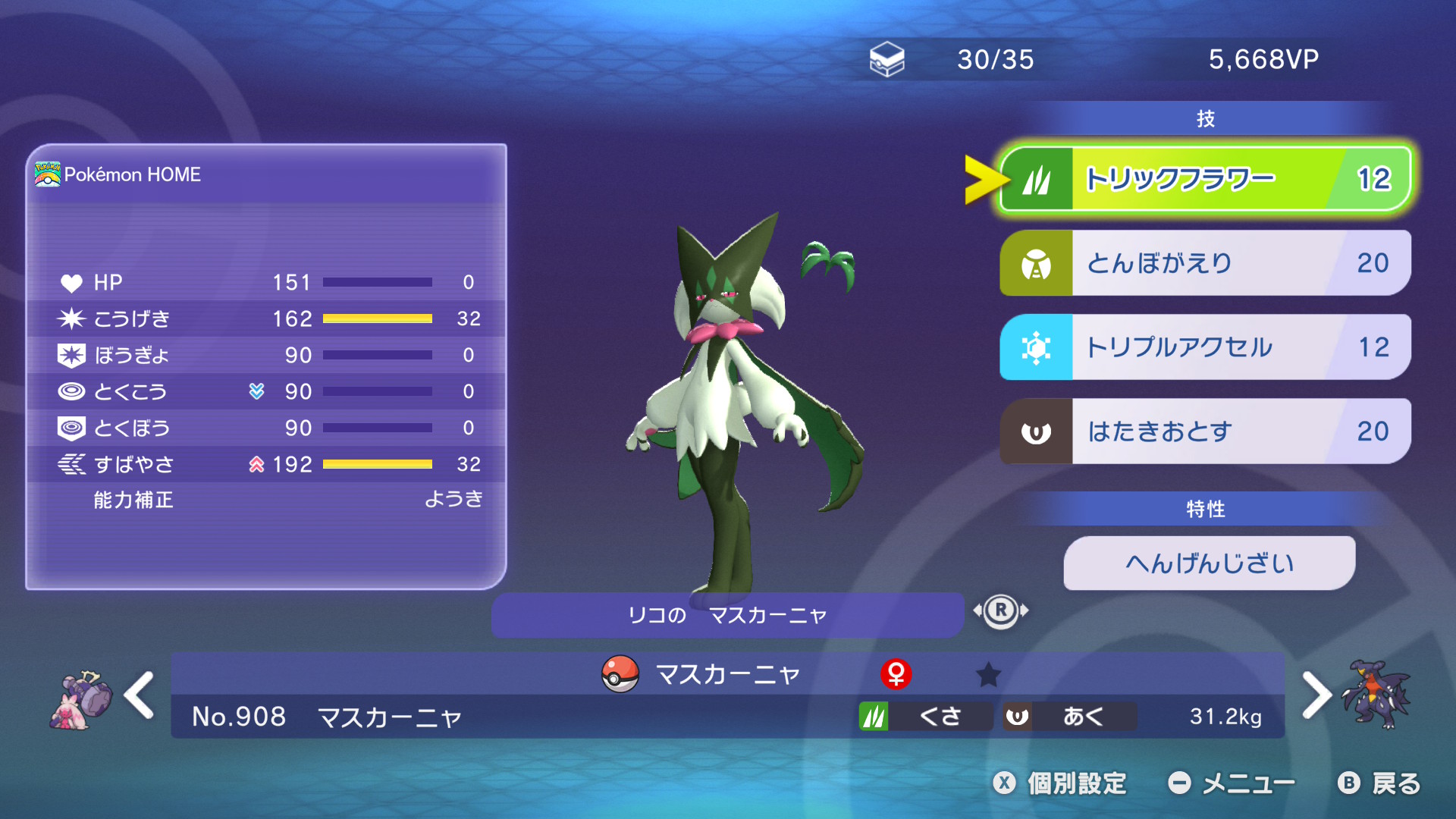Toggle the star marking icon
This screenshot has width=1456, height=819.
[x=988, y=674]
